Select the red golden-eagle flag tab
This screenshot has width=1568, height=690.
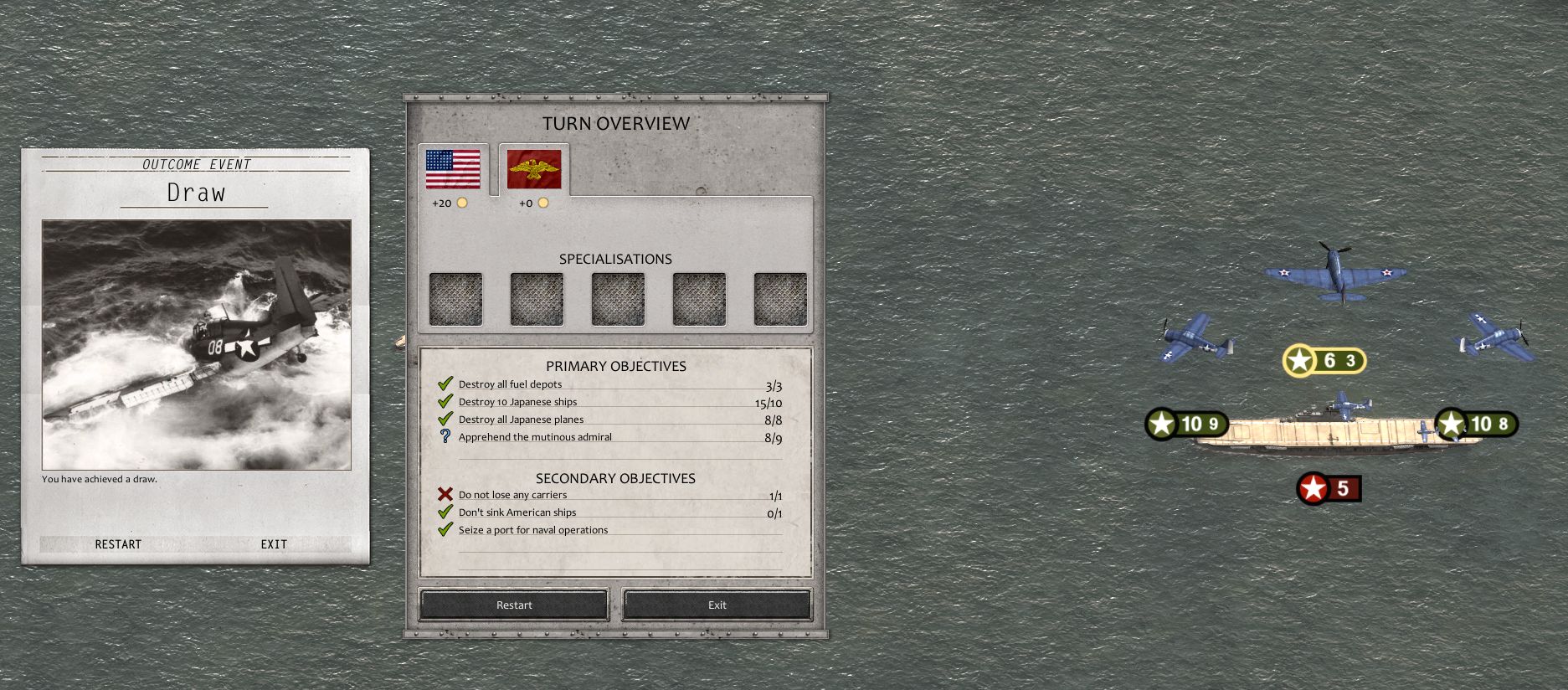(x=534, y=170)
